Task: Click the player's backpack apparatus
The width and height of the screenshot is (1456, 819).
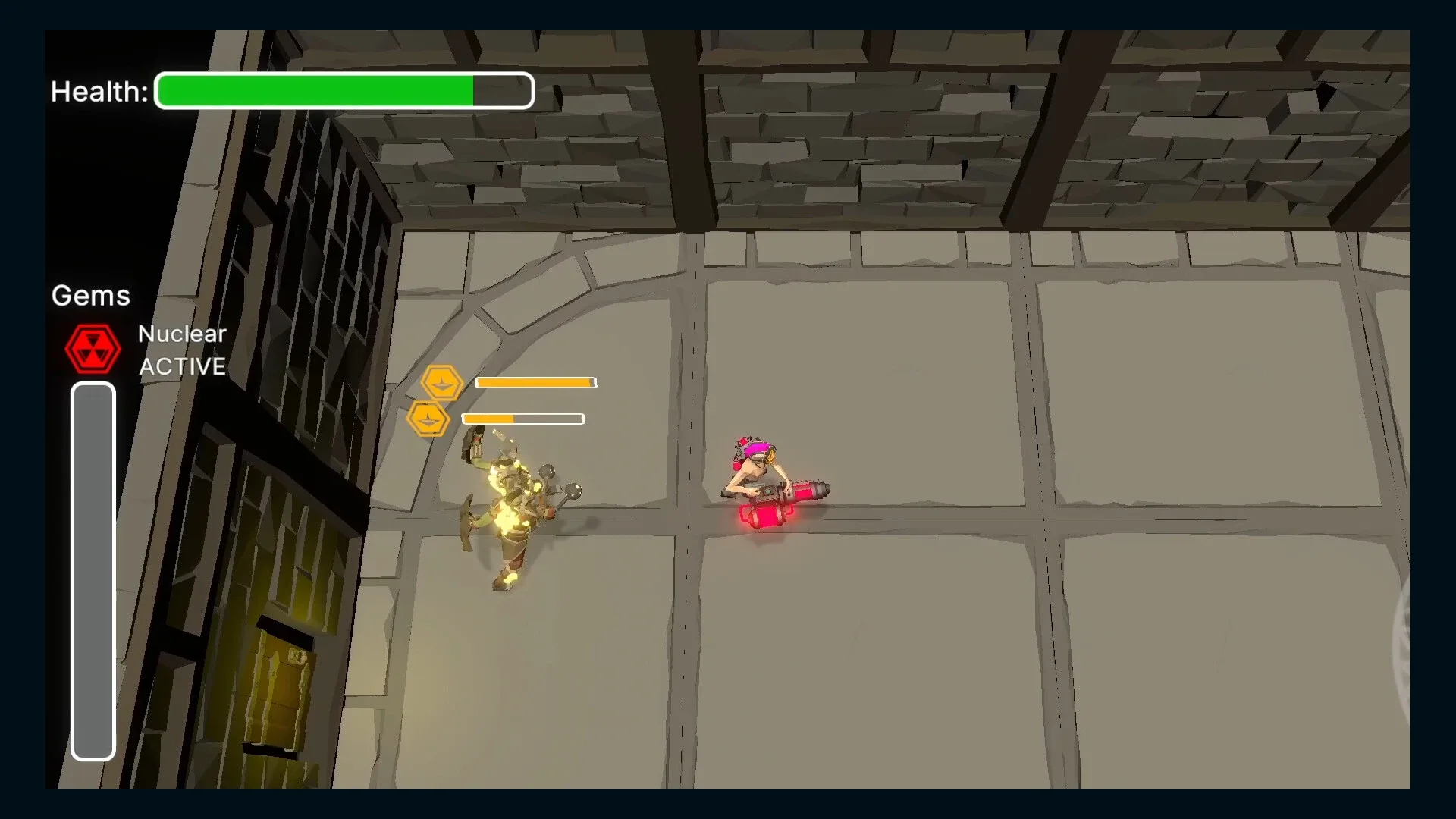Action: (x=739, y=455)
